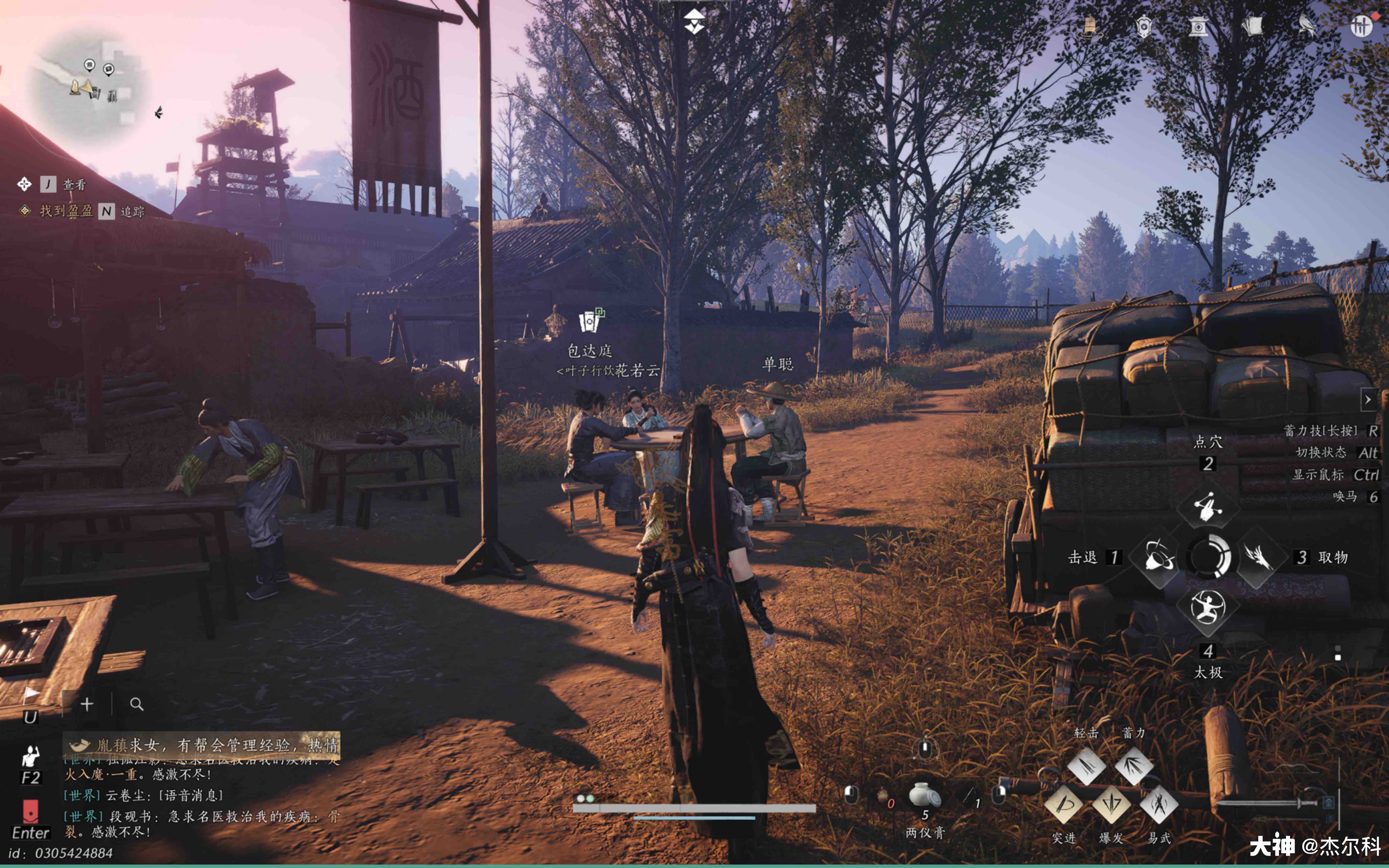
Task: Select the 世界 chat channel label
Action: [x=82, y=795]
